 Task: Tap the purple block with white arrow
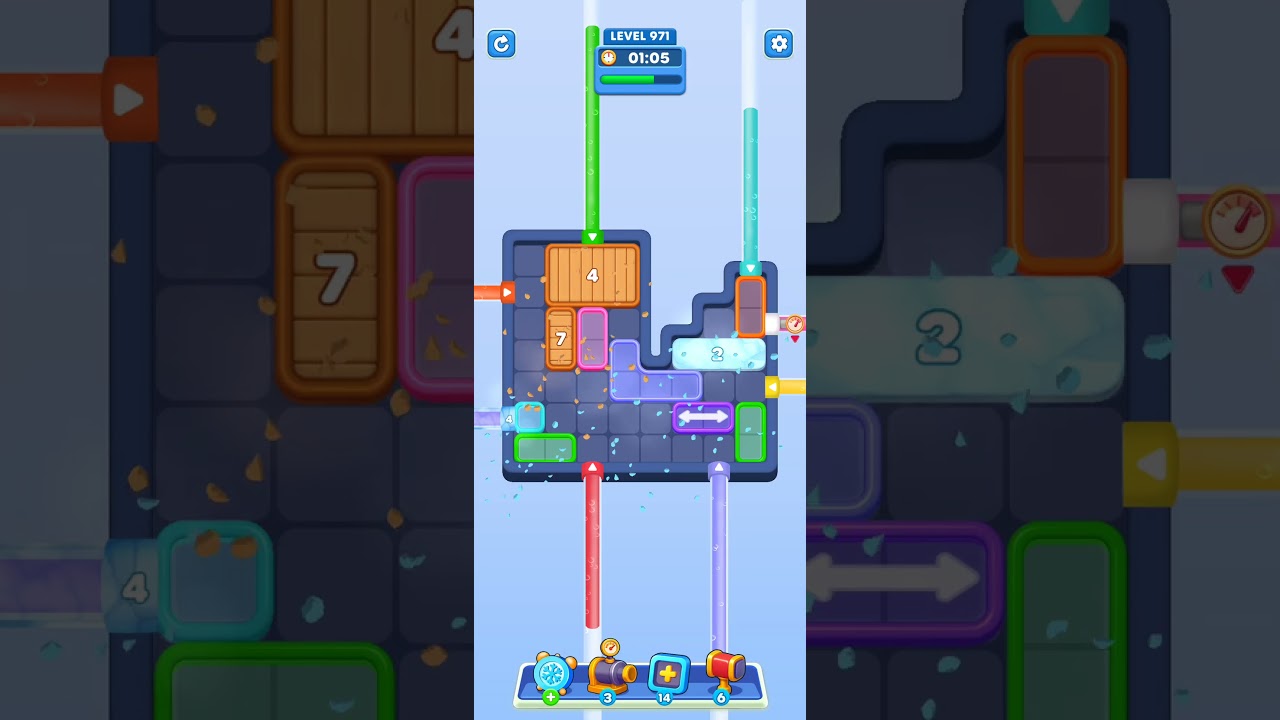(x=703, y=417)
